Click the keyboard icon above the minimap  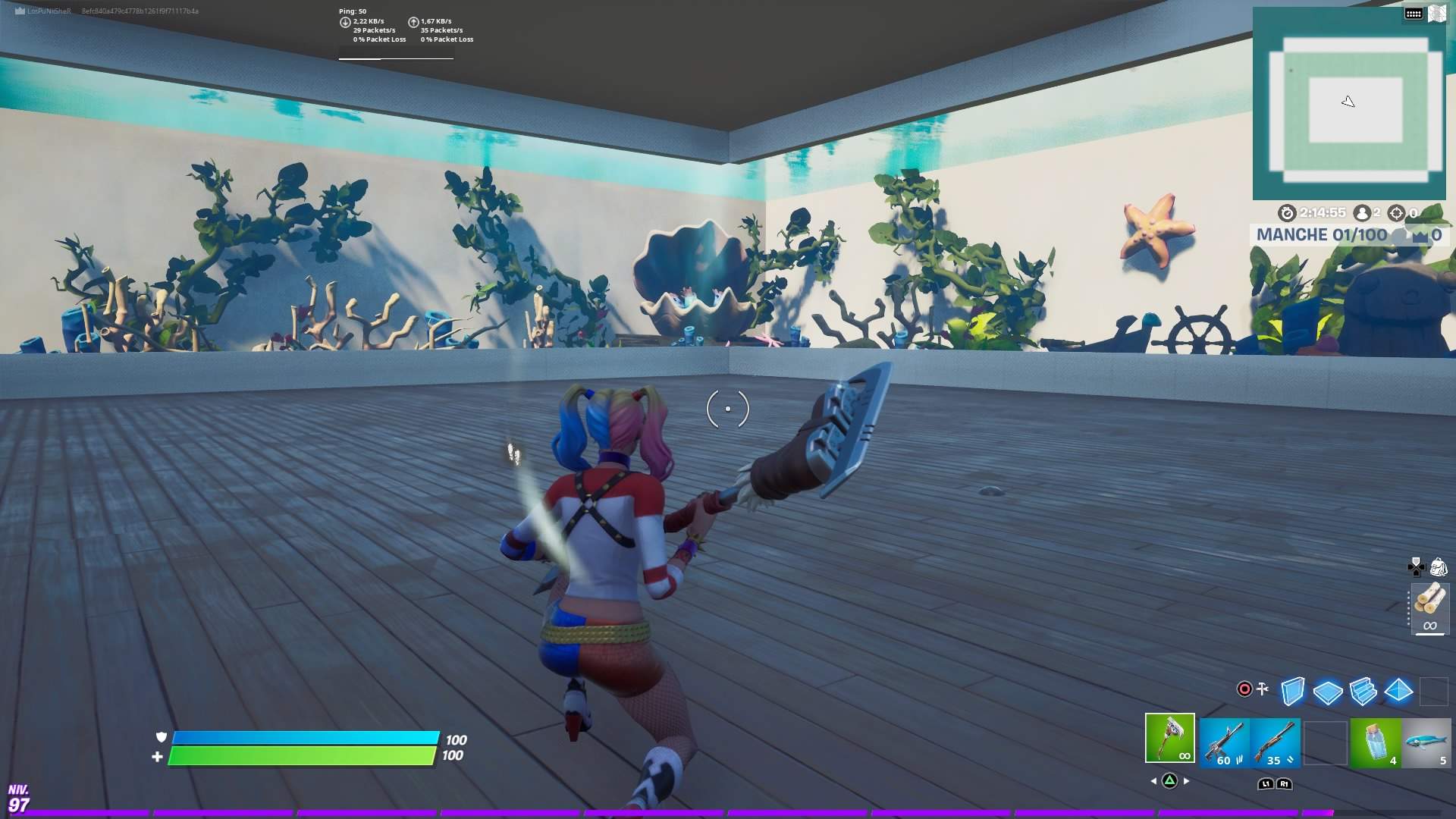1414,13
